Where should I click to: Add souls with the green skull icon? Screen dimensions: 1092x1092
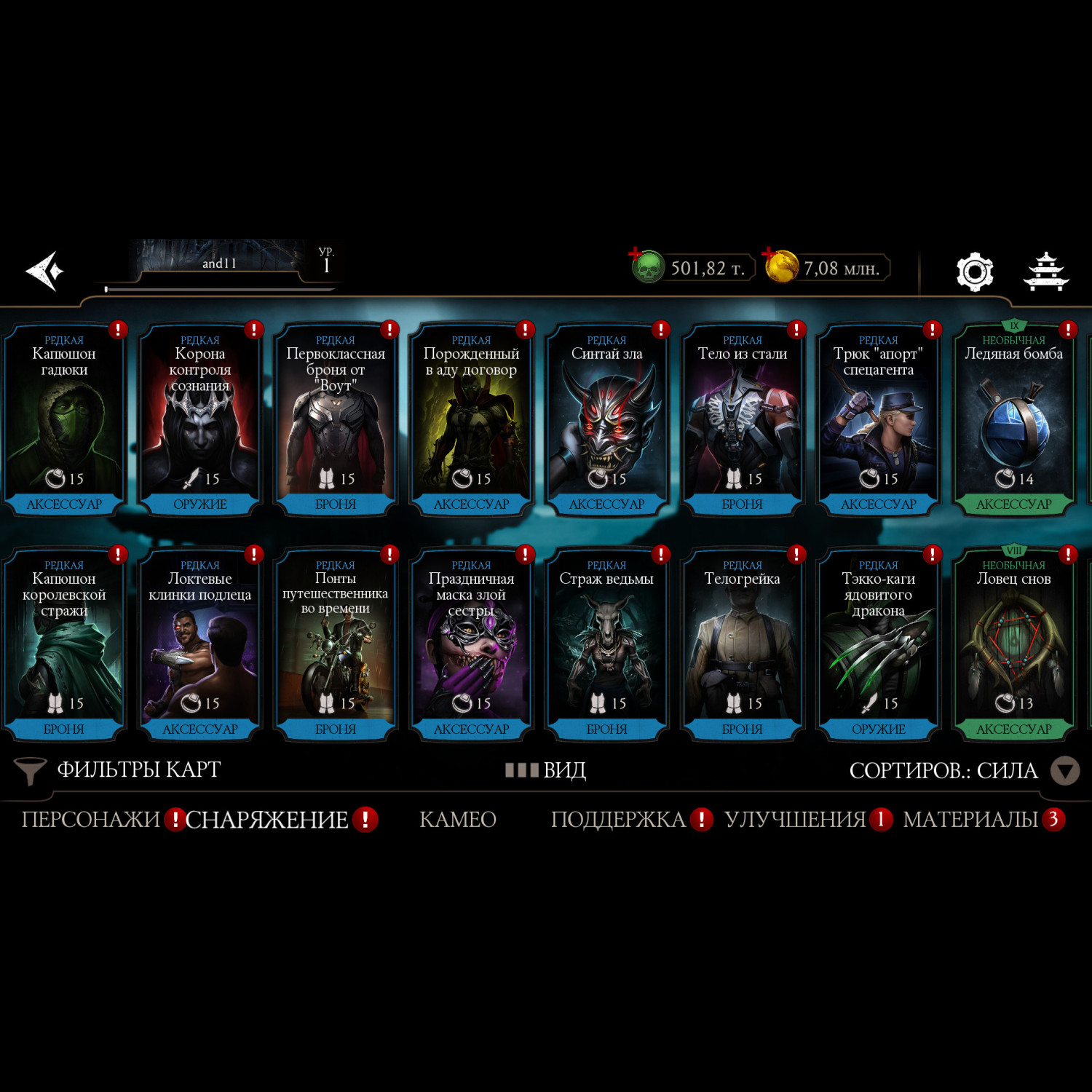(x=646, y=267)
